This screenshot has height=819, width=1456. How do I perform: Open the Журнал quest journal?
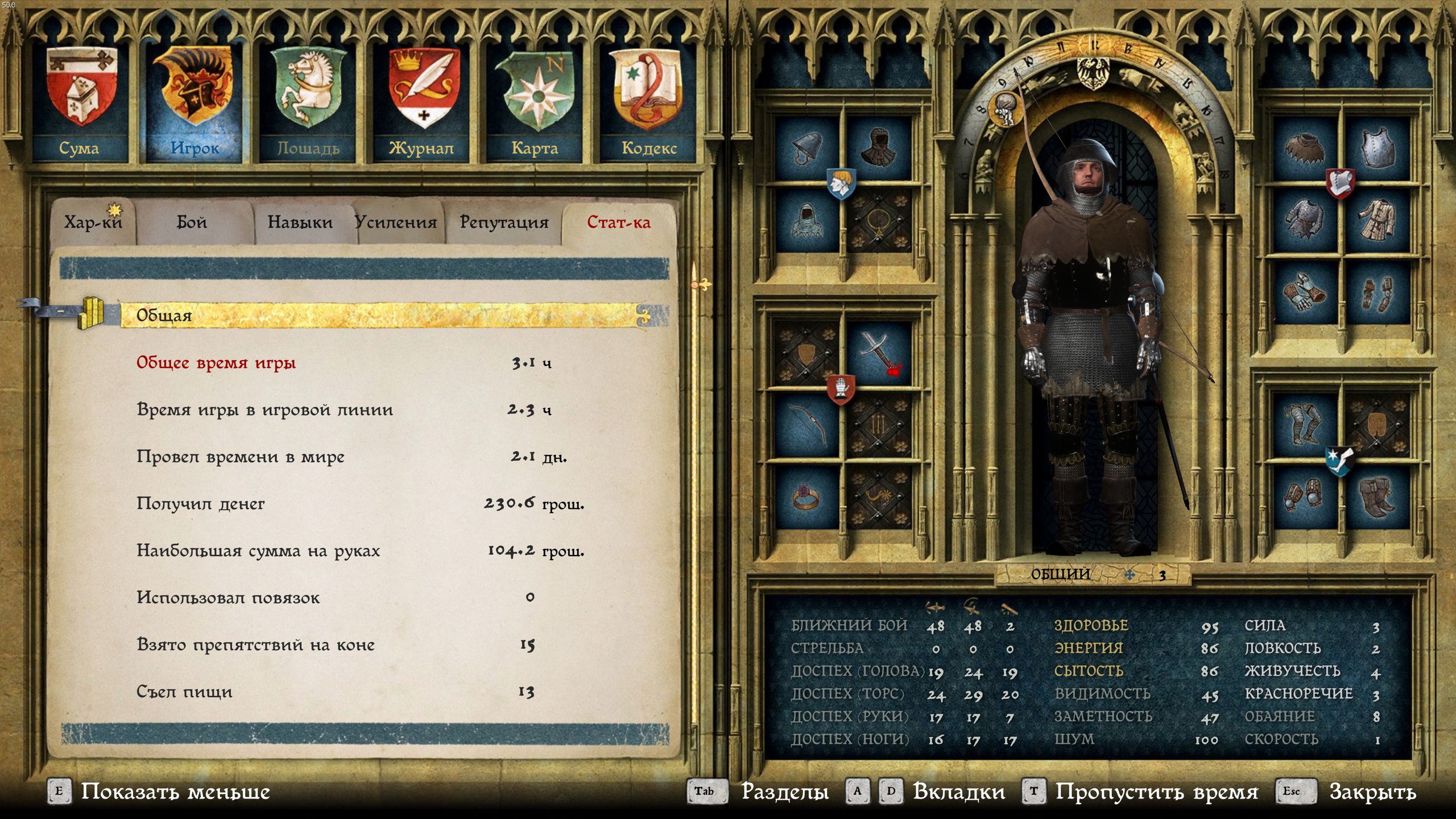point(421,102)
